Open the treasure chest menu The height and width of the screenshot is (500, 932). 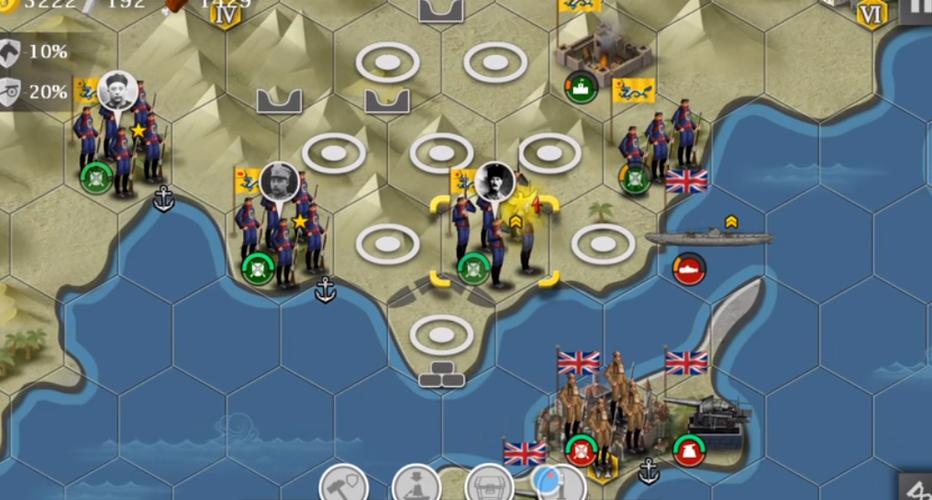tap(489, 485)
